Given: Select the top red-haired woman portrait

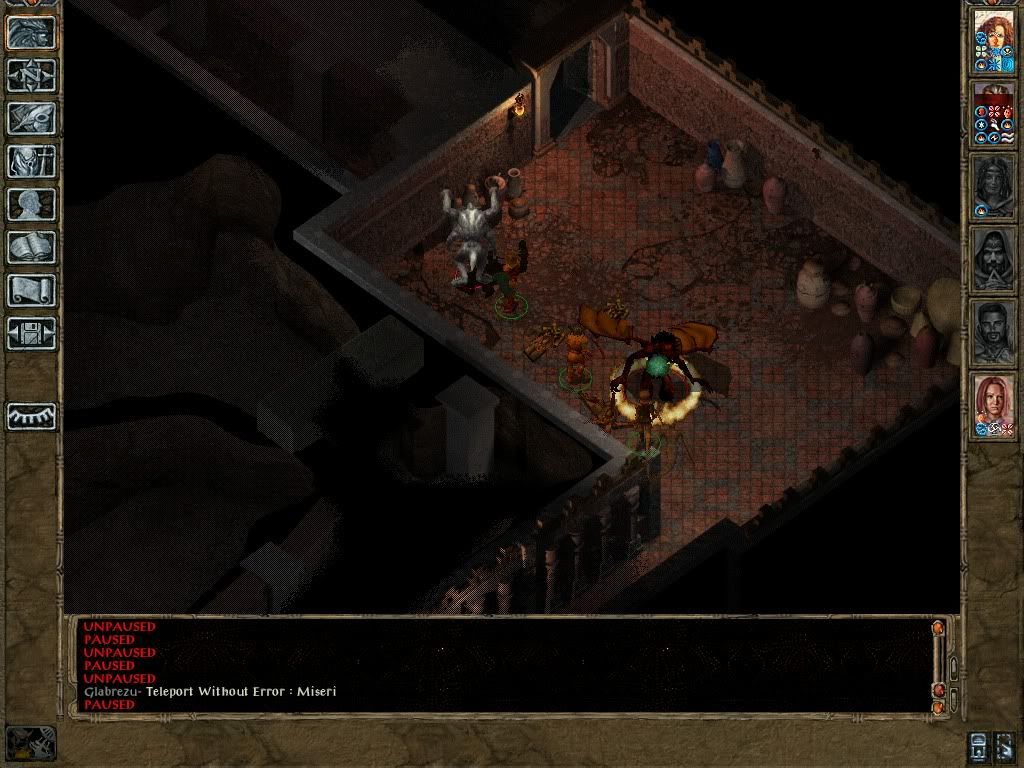Looking at the screenshot, I should click(994, 40).
